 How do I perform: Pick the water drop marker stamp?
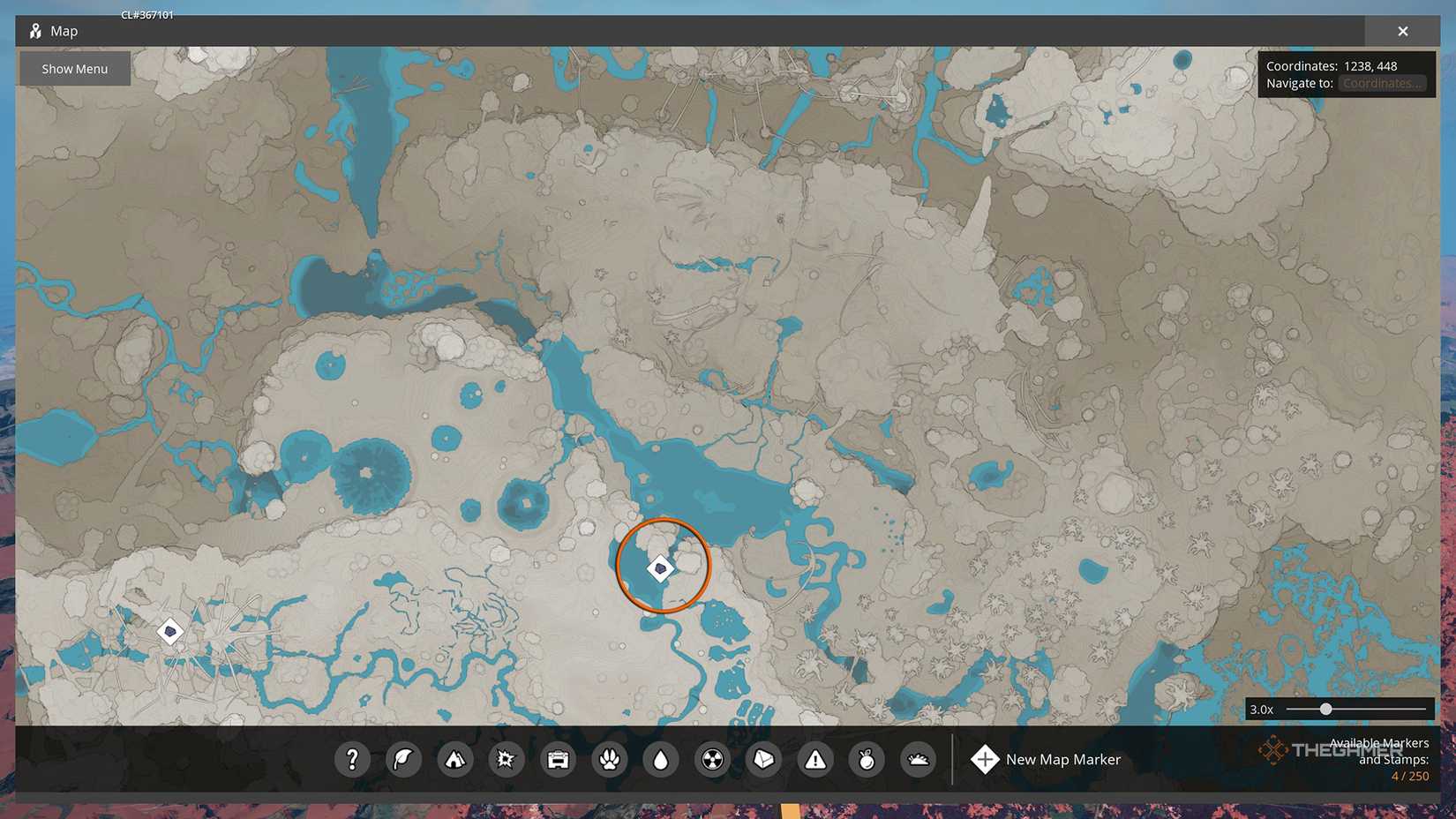pyautogui.click(x=660, y=759)
